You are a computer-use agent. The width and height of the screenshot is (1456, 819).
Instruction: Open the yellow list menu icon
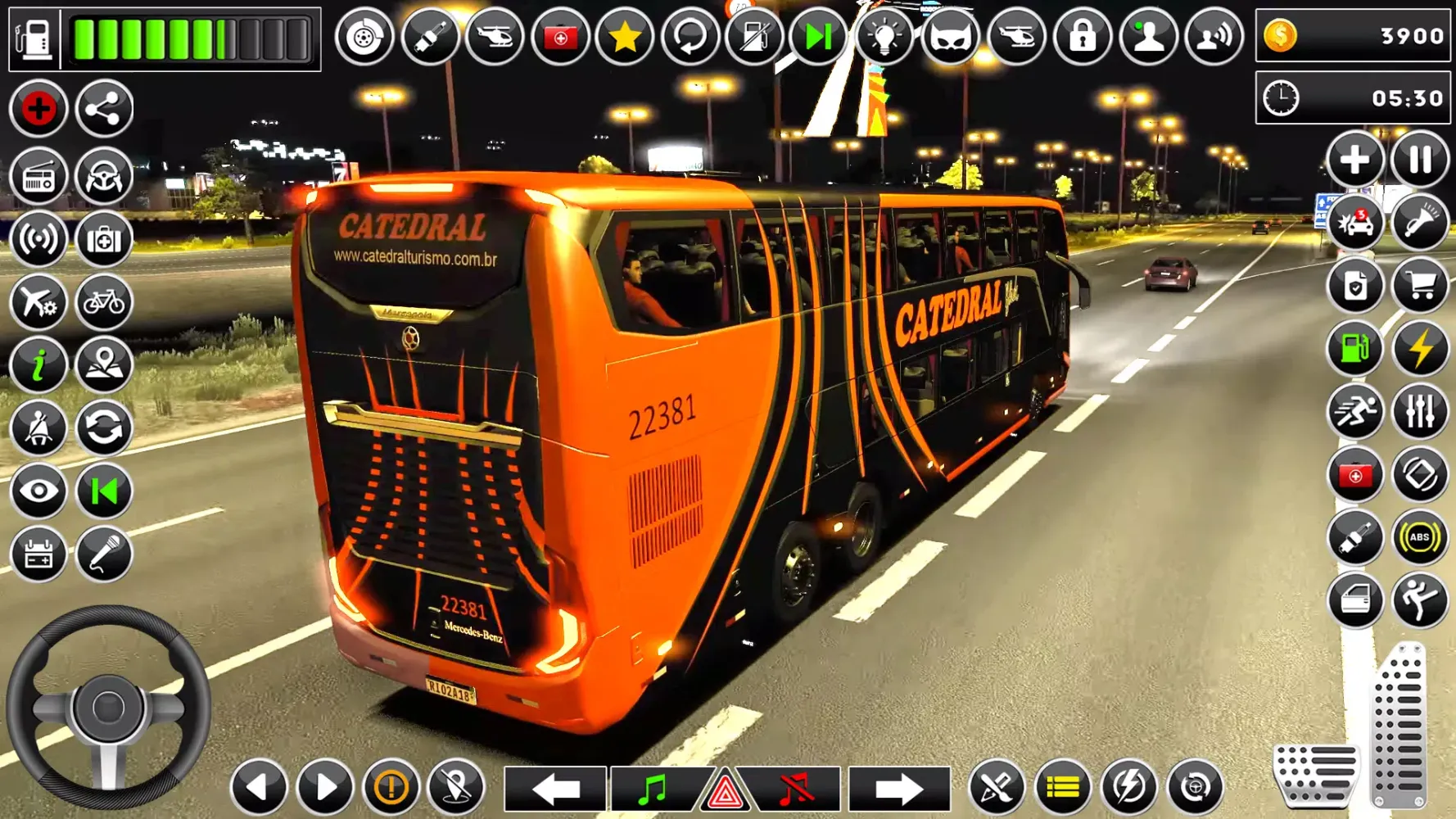(1062, 788)
